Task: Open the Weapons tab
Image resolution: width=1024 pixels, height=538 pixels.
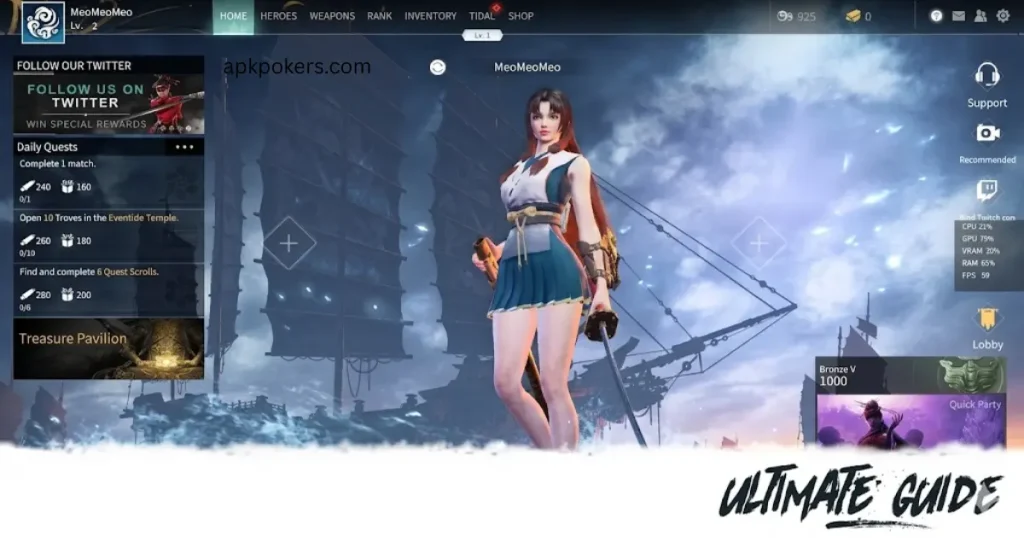Action: point(332,16)
